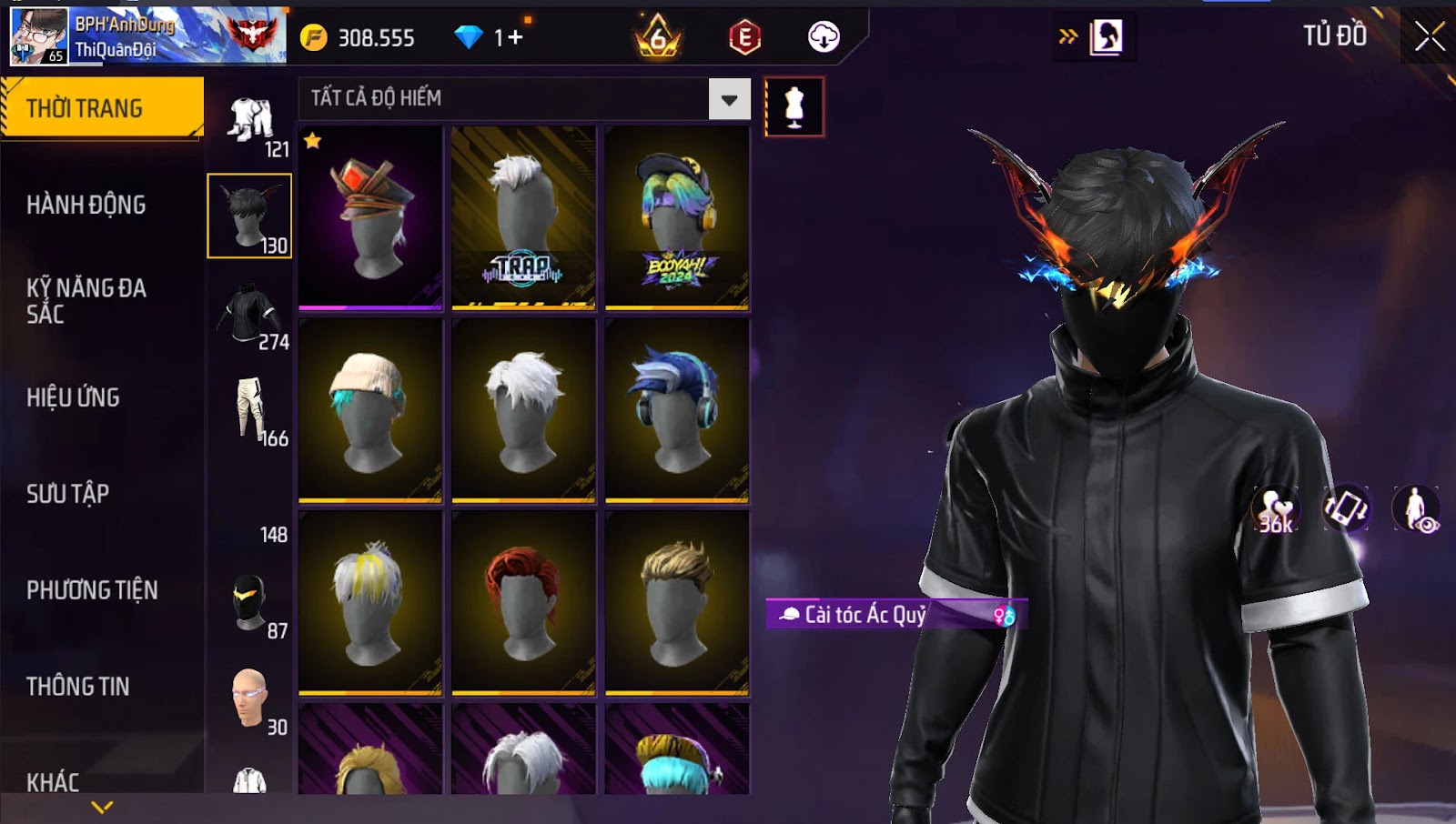Open the tops category showing 274 items

(250, 315)
